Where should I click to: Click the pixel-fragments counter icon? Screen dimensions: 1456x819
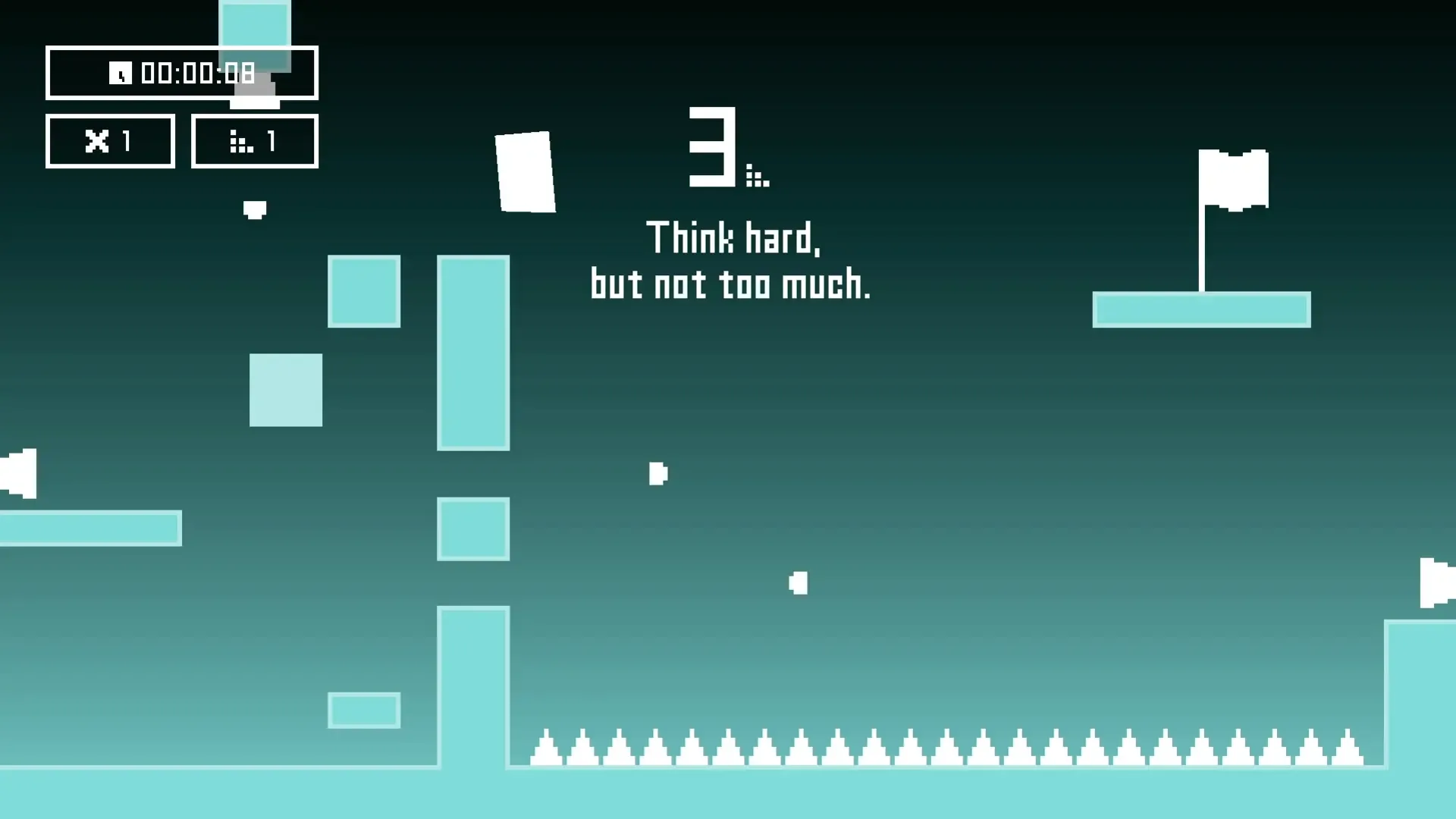coord(241,142)
